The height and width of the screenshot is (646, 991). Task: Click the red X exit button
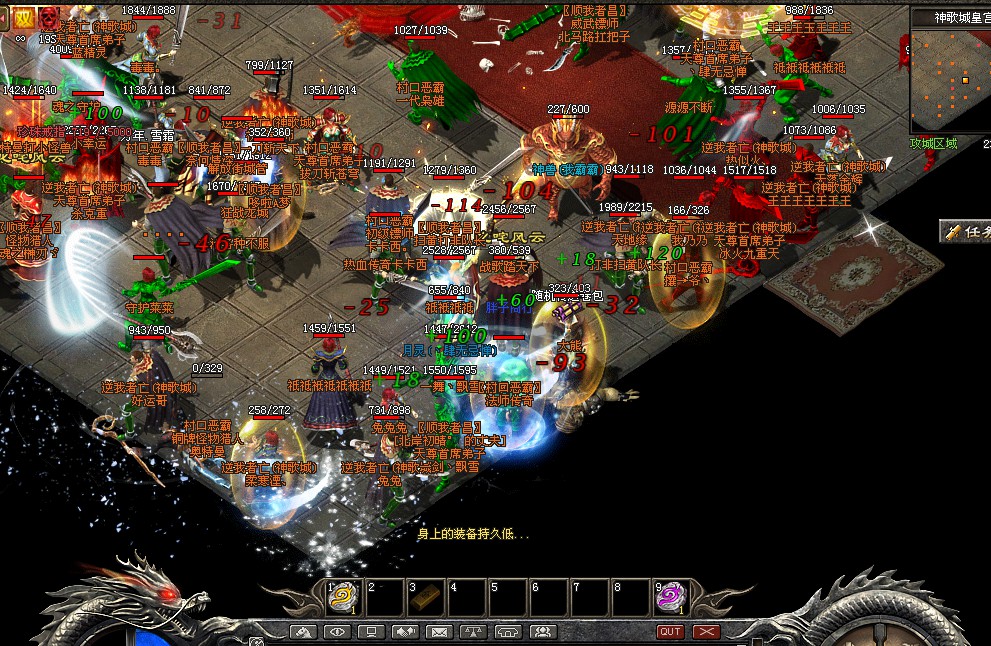[706, 632]
